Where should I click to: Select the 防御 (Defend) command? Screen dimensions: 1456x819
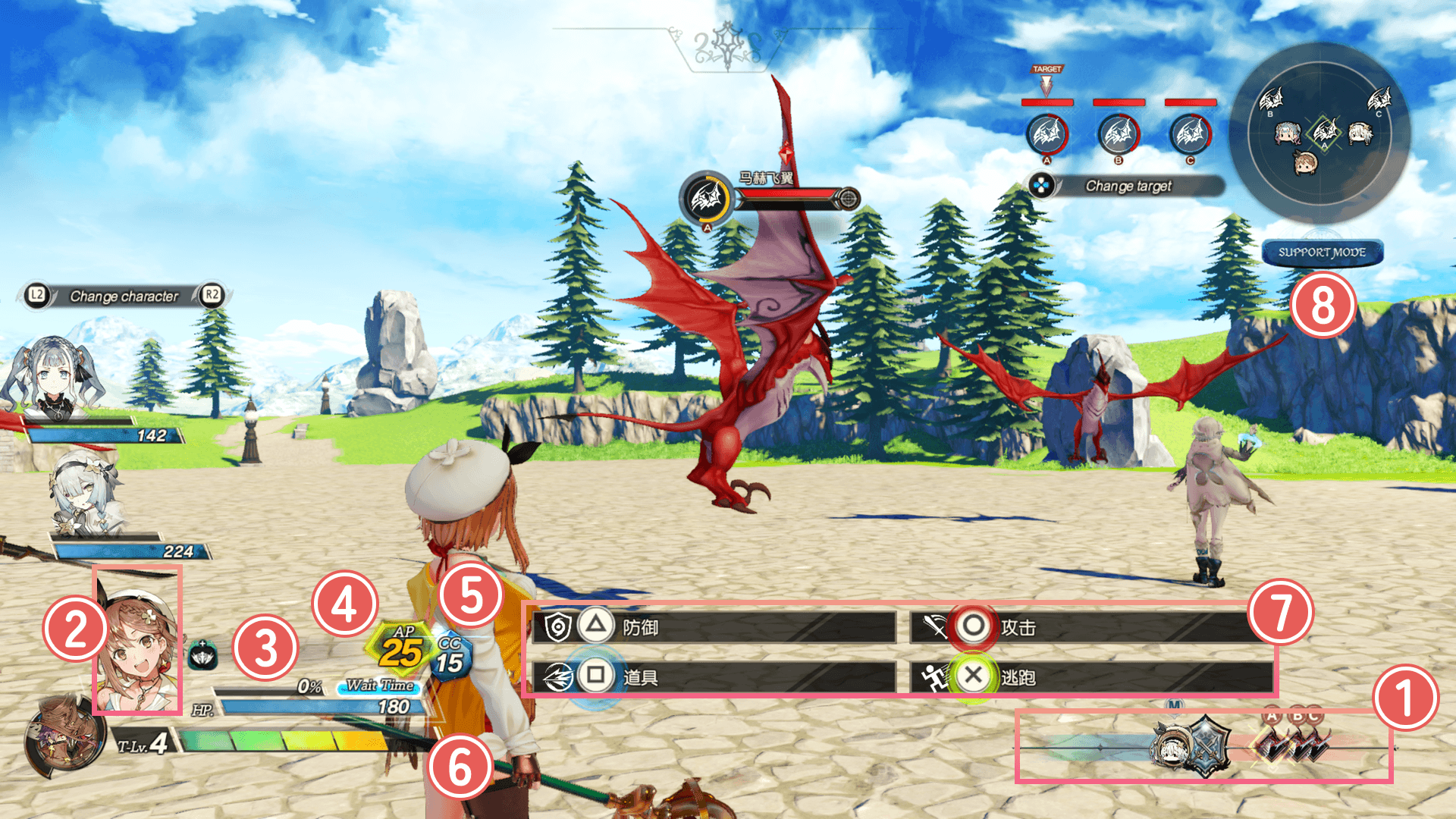(x=714, y=627)
